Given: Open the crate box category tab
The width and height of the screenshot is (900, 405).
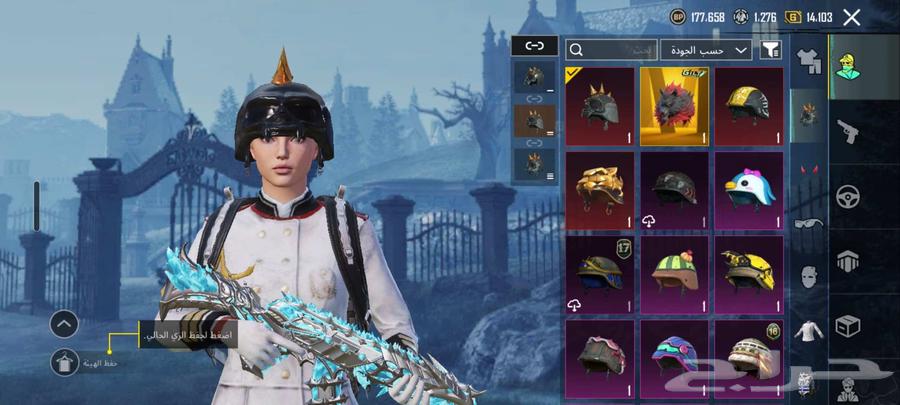Looking at the screenshot, I should coord(849,326).
